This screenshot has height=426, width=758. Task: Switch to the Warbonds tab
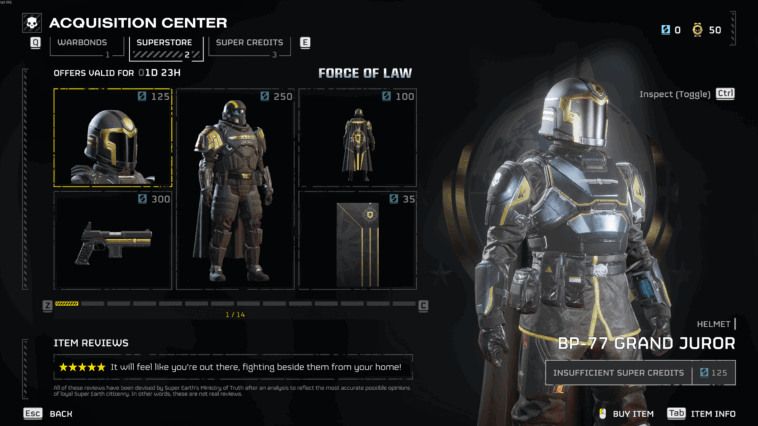(x=82, y=43)
